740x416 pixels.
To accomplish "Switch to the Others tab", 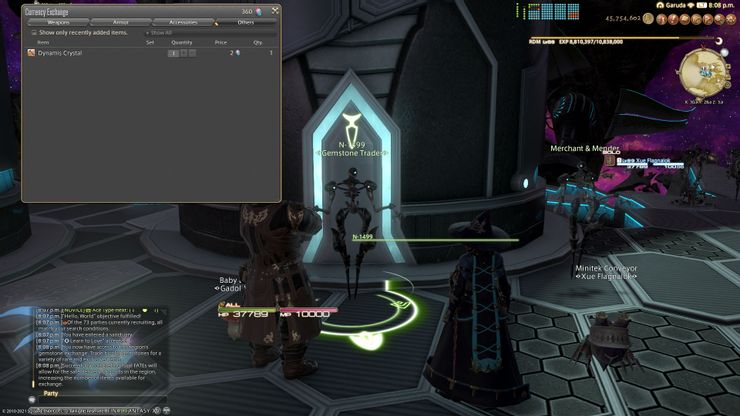I will [245, 21].
